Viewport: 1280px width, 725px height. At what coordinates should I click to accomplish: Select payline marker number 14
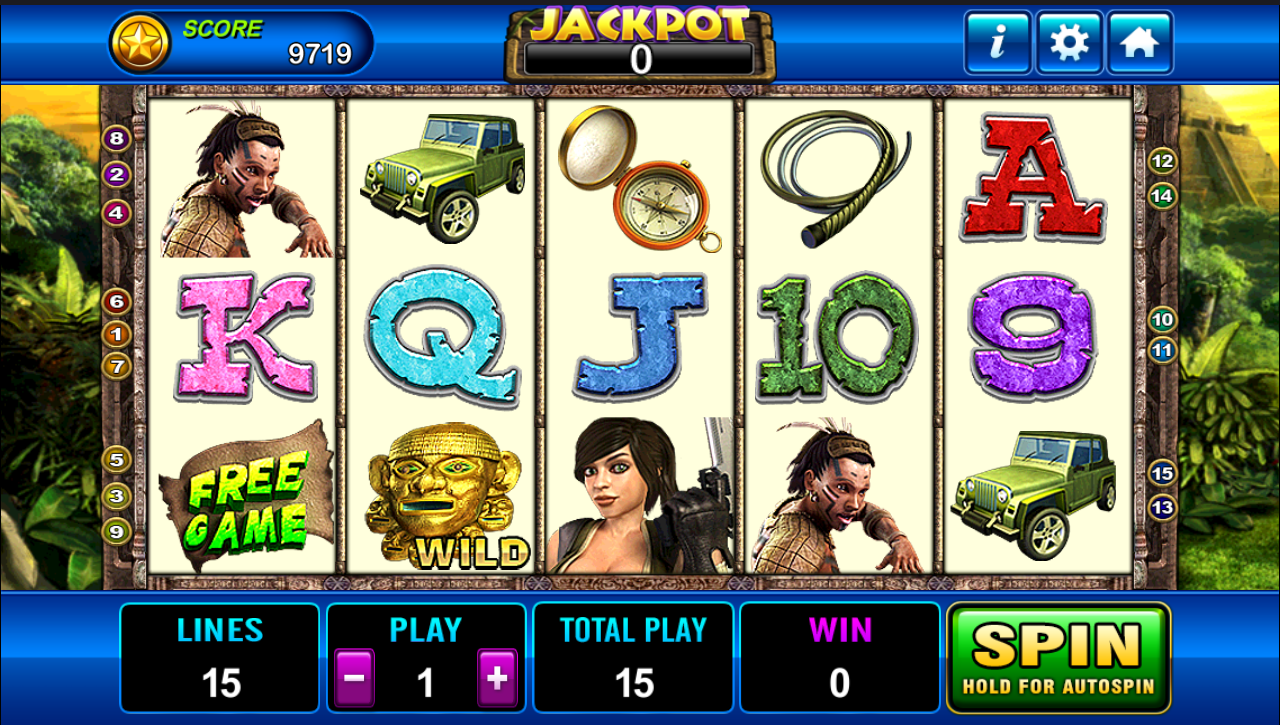click(1162, 196)
